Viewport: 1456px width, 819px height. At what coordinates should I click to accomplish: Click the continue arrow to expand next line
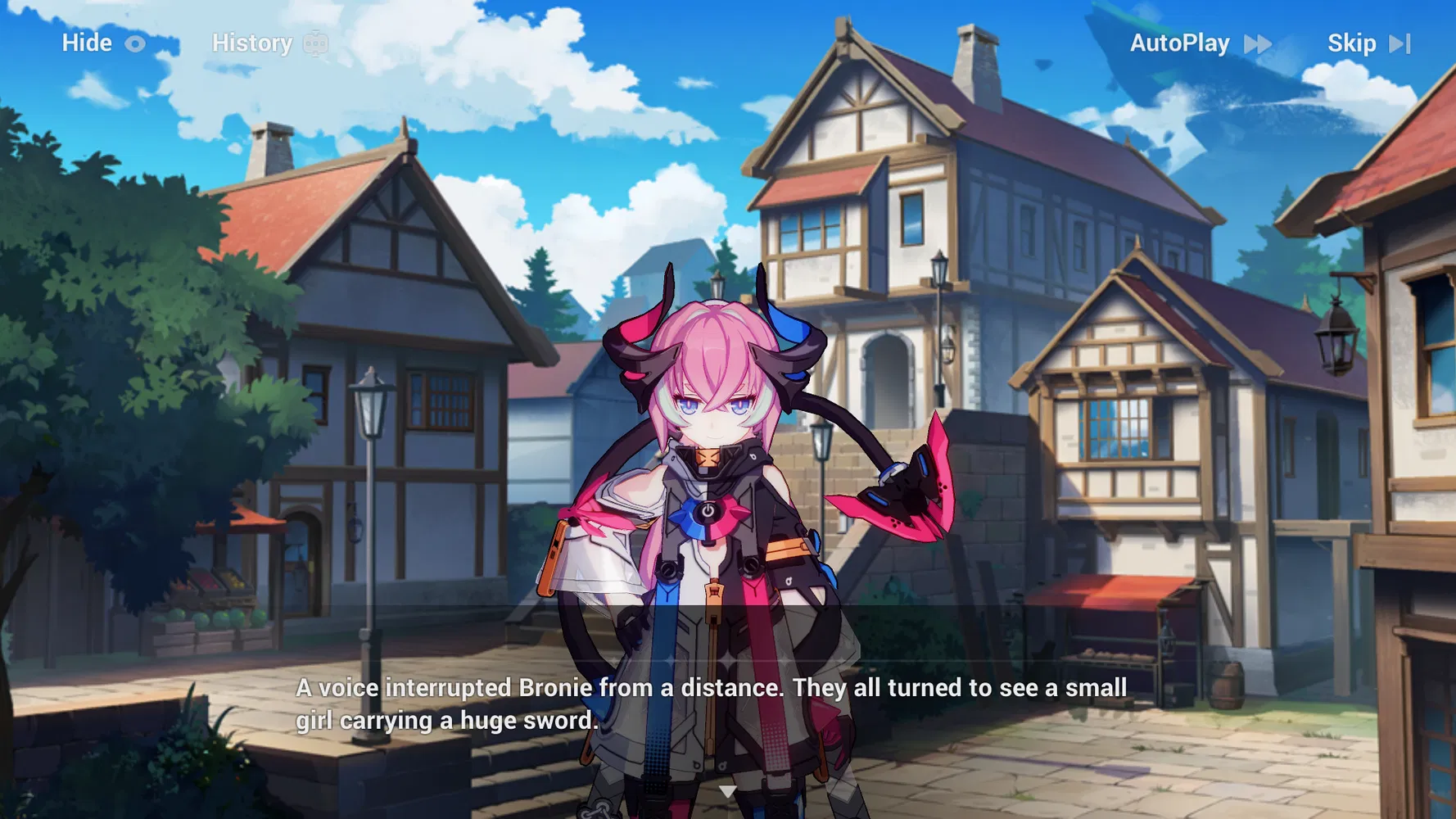727,791
